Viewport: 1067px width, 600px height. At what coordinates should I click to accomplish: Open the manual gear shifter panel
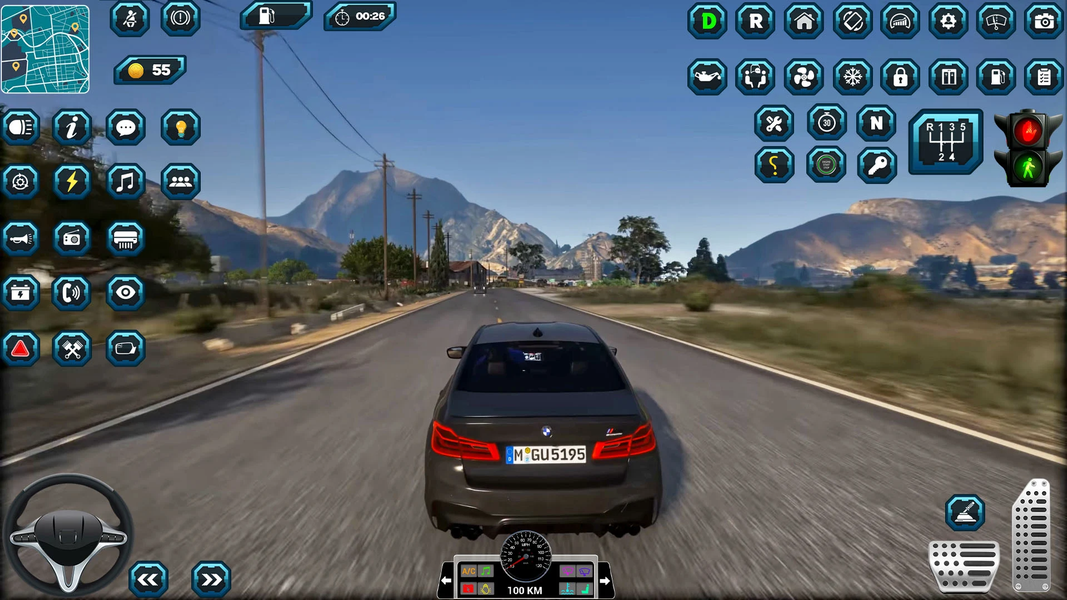coord(945,142)
